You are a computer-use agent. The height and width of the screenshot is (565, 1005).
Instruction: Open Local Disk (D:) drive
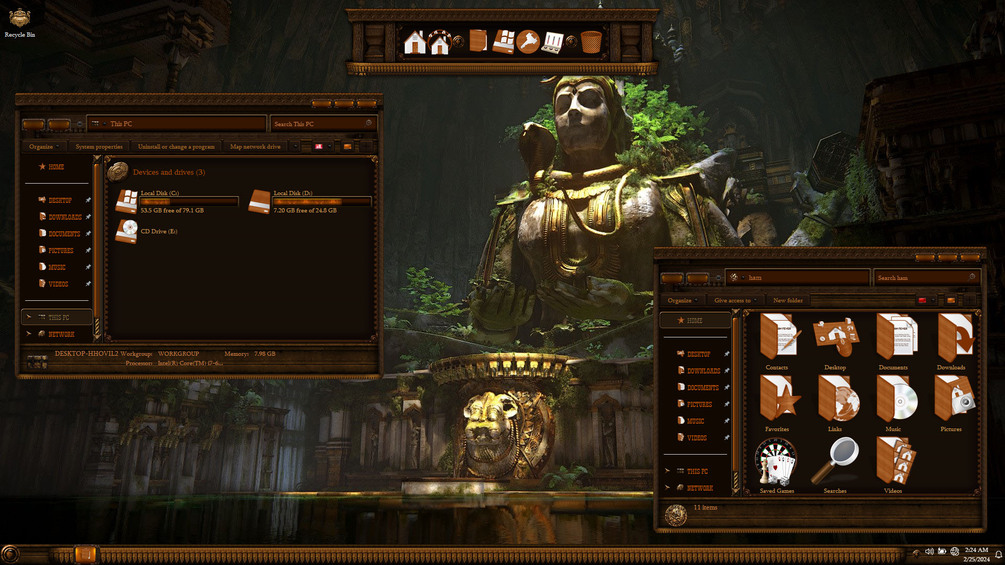(x=260, y=201)
